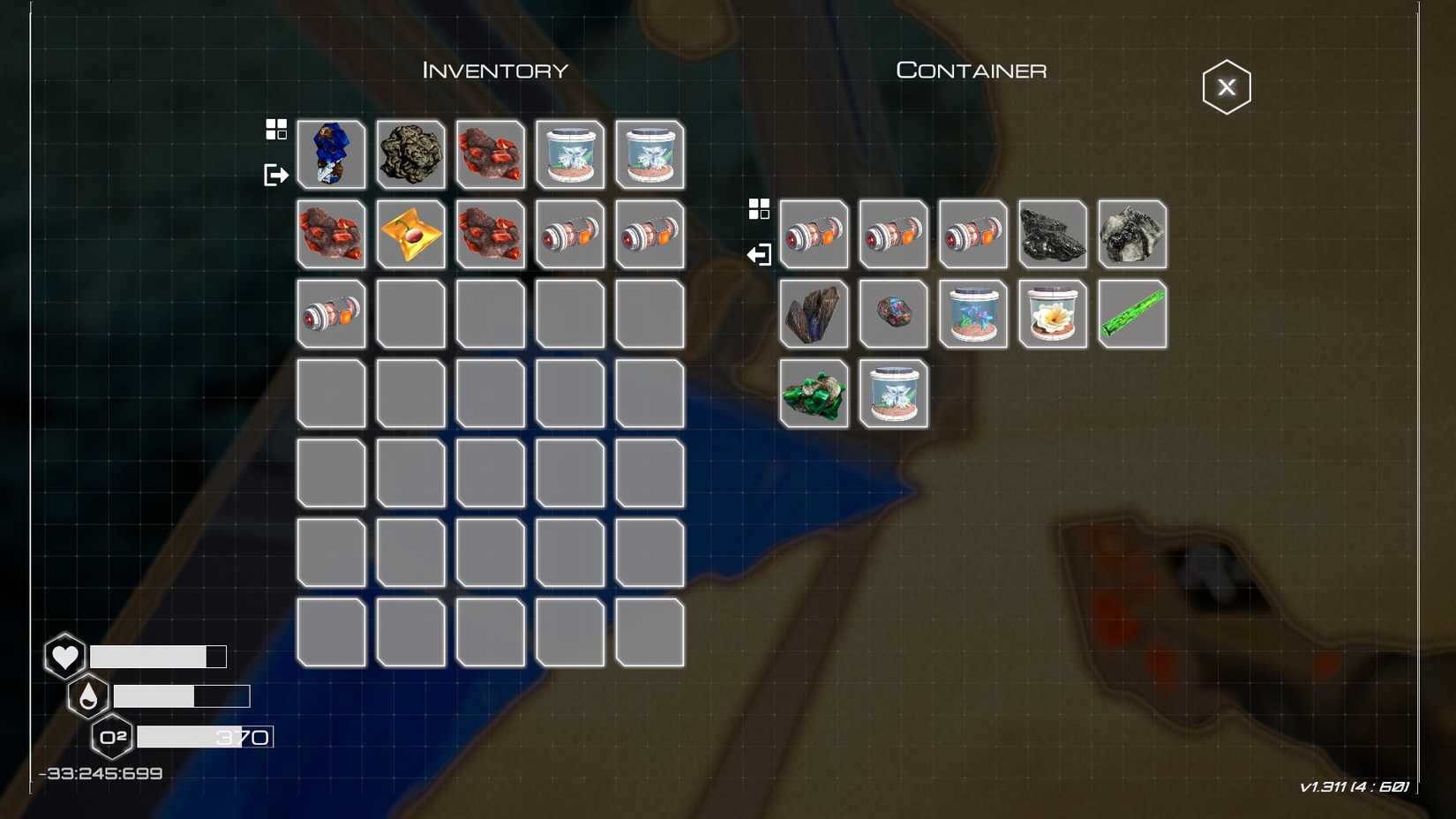Select the colorful opal rock in Container
1456x819 pixels.
[x=894, y=313]
